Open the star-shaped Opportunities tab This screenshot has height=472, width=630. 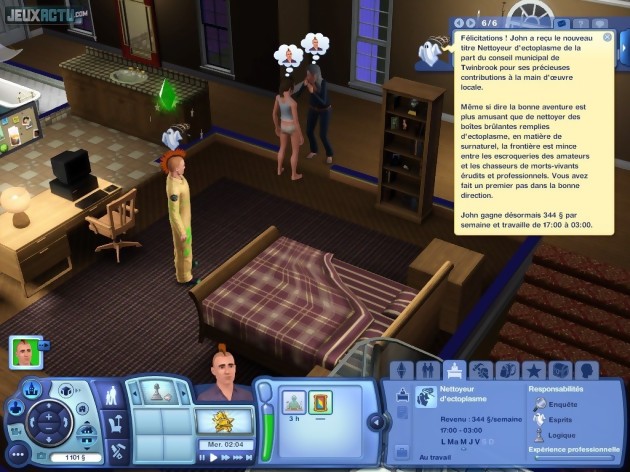533,370
